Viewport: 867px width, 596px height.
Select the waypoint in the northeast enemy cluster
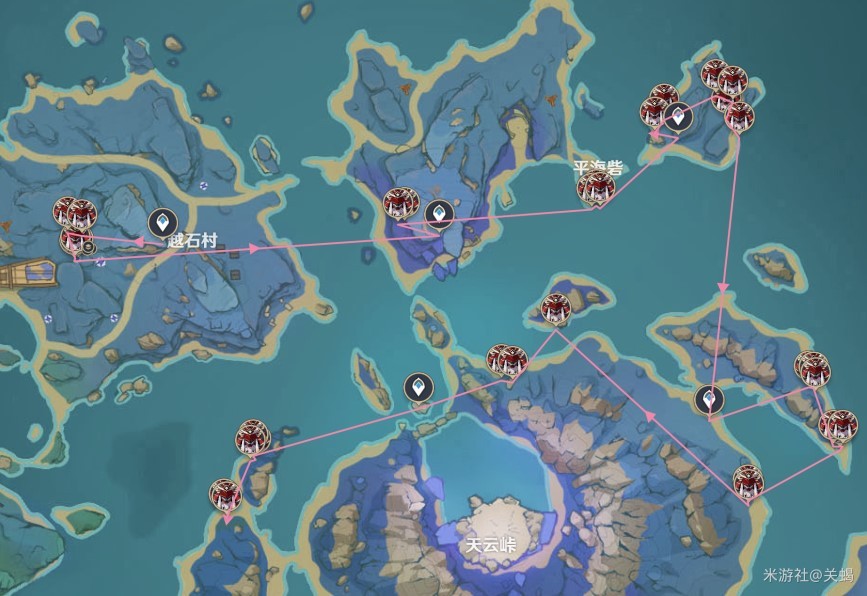(x=680, y=117)
